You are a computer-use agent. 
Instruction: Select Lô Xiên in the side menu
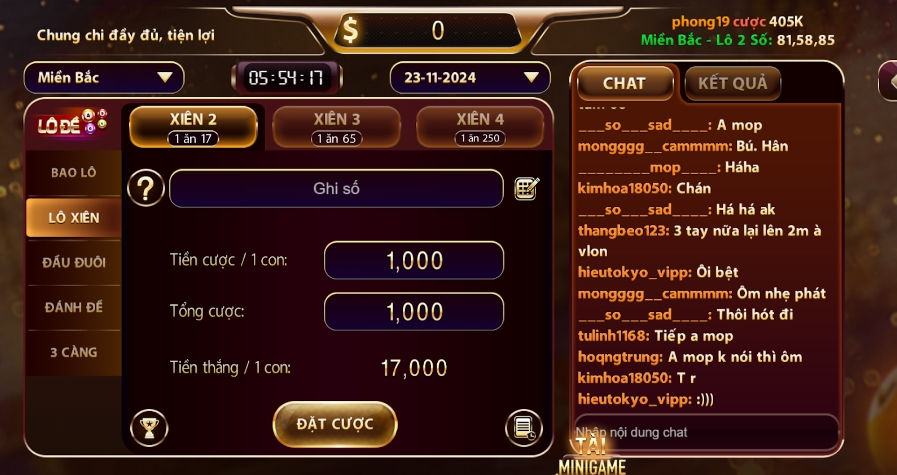73,217
